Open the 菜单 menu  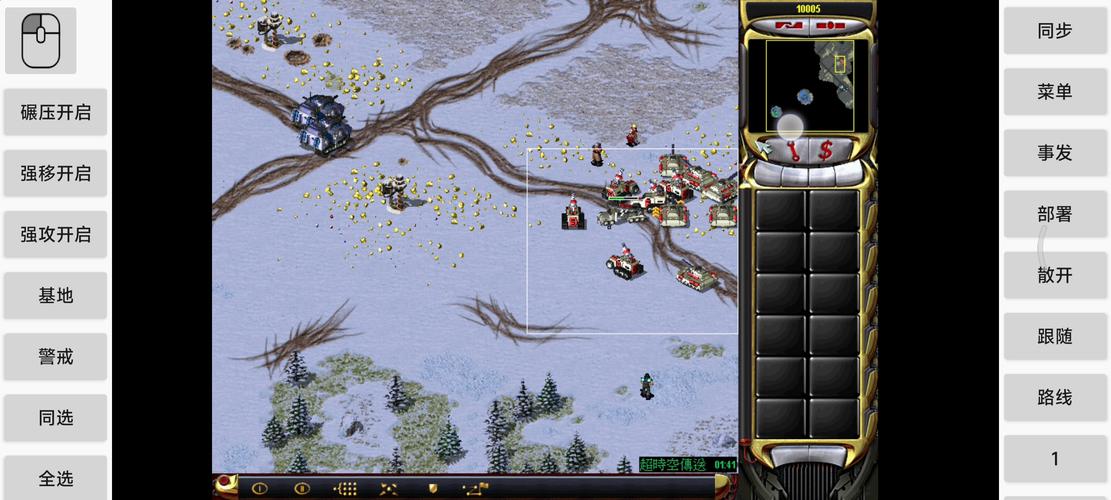click(x=1054, y=92)
